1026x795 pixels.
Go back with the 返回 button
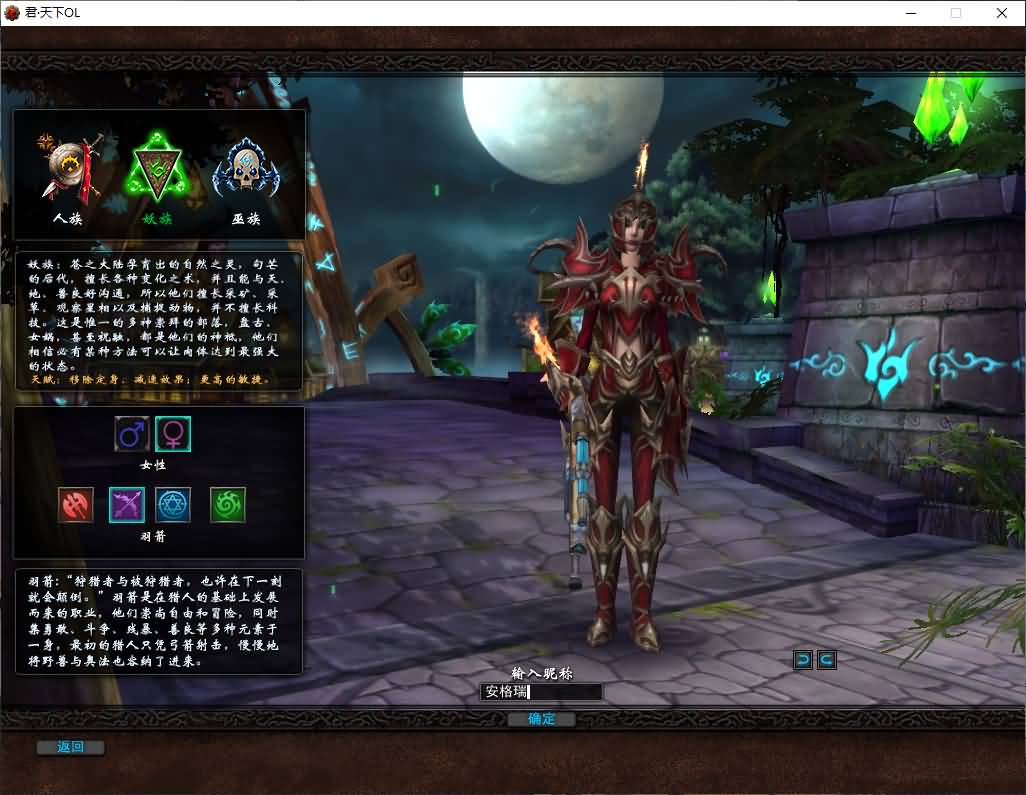70,747
